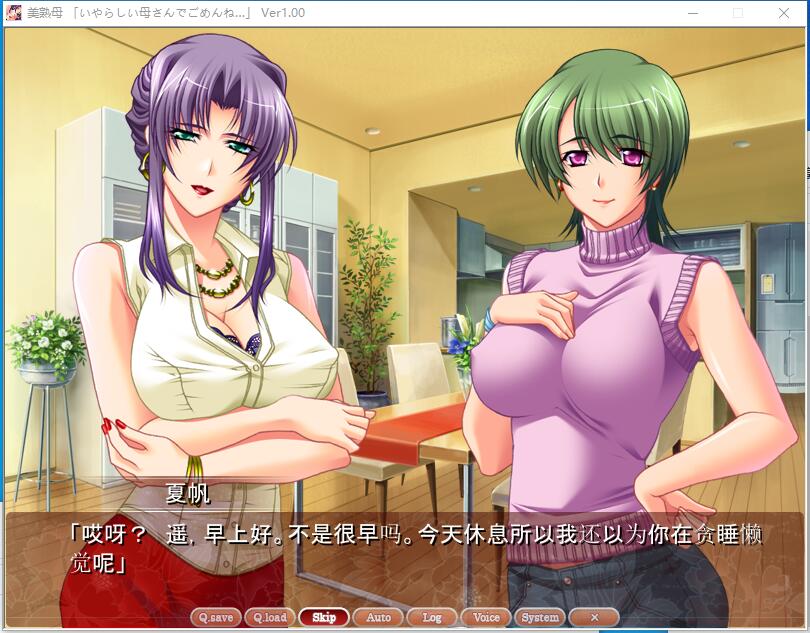Enable Auto text advance mode
The width and height of the screenshot is (810, 633).
tap(378, 617)
